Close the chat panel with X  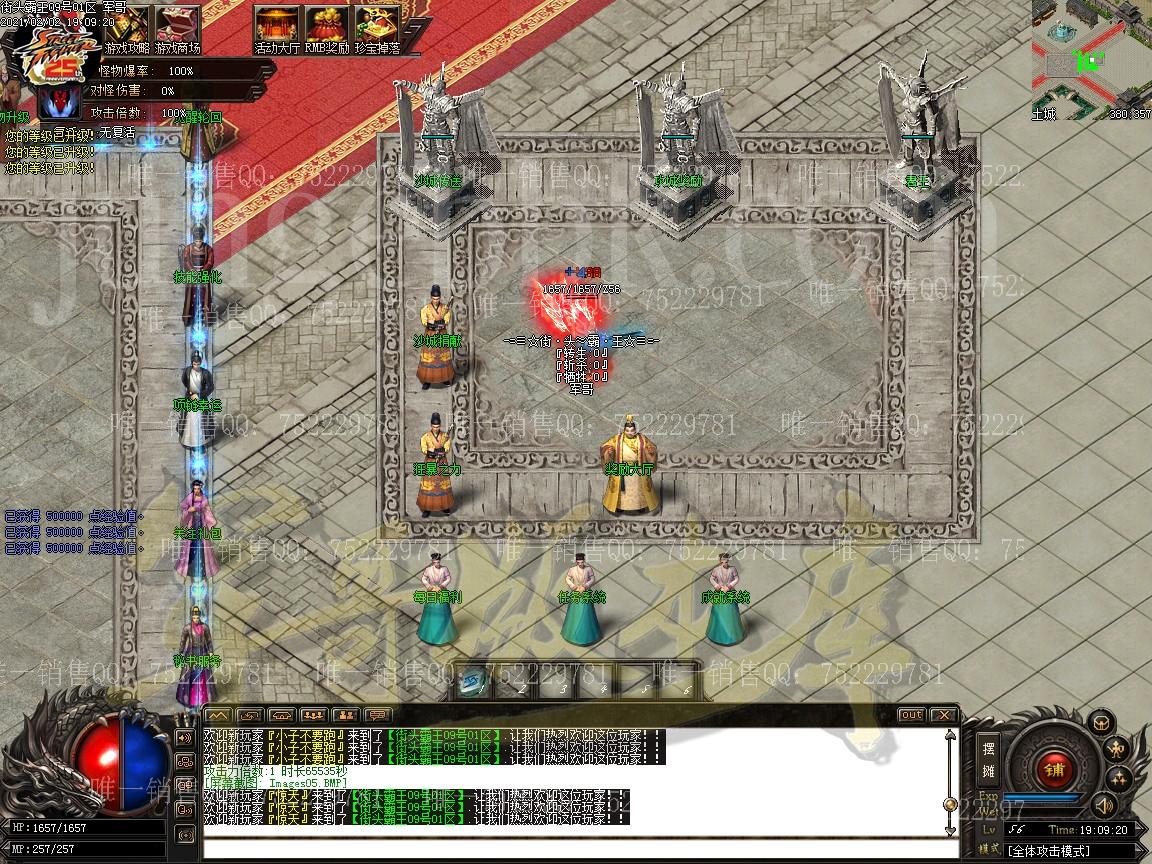coord(943,715)
